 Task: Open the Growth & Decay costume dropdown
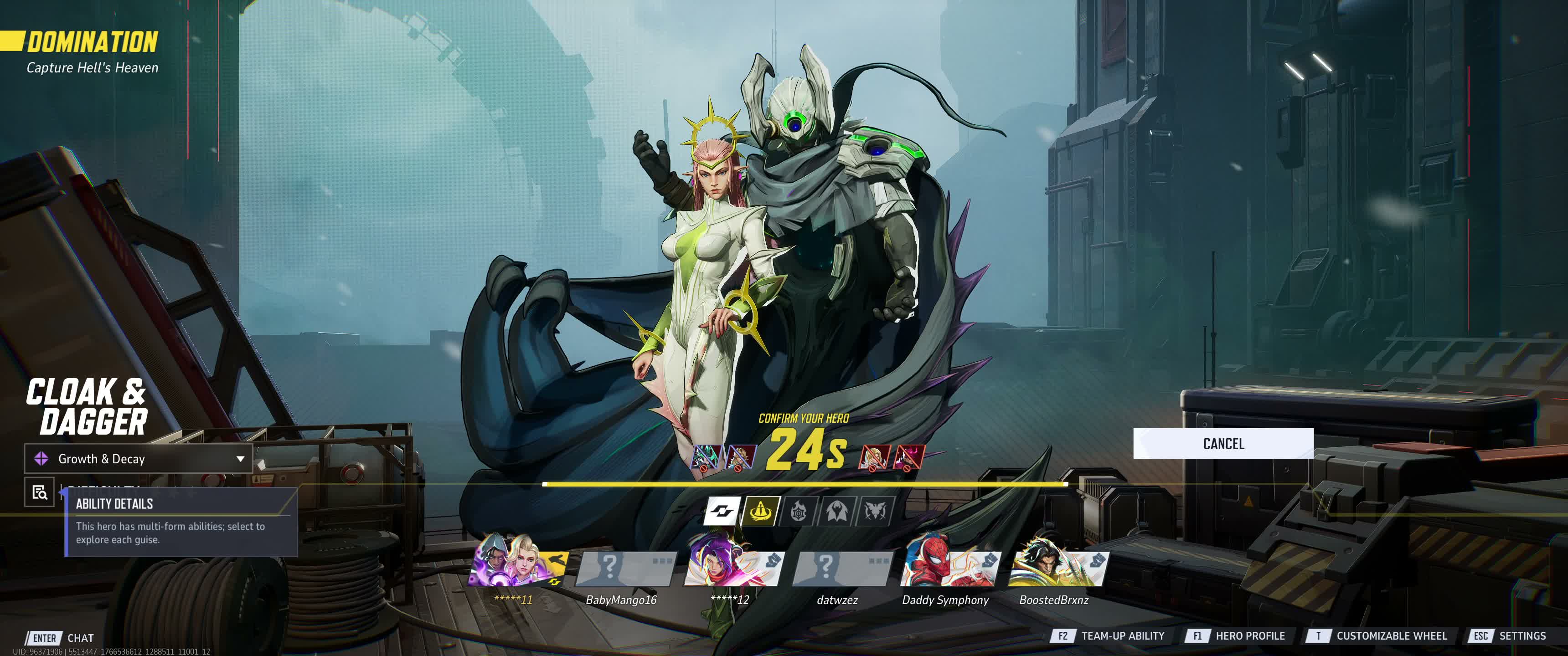point(138,459)
